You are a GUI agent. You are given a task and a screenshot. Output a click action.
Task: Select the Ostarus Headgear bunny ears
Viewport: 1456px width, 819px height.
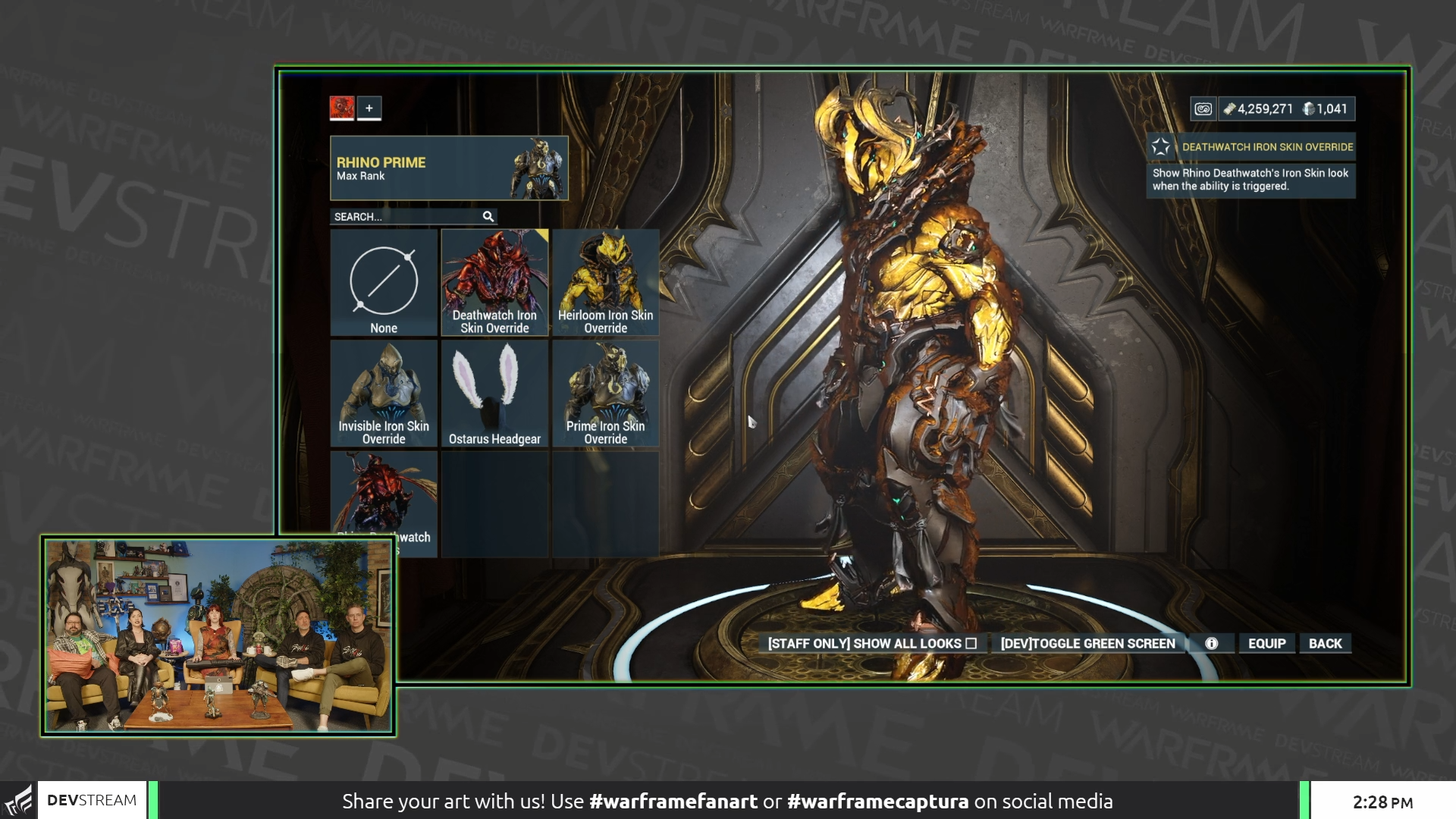494,393
